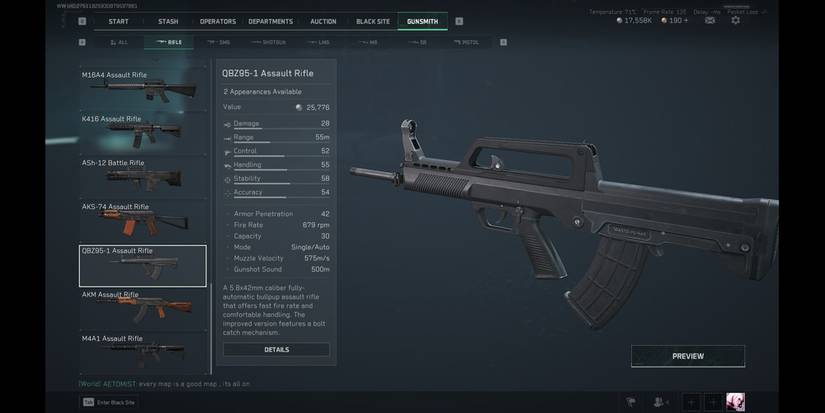
Task: Pick the AKS-74 Assault Rifle
Action: tap(143, 221)
